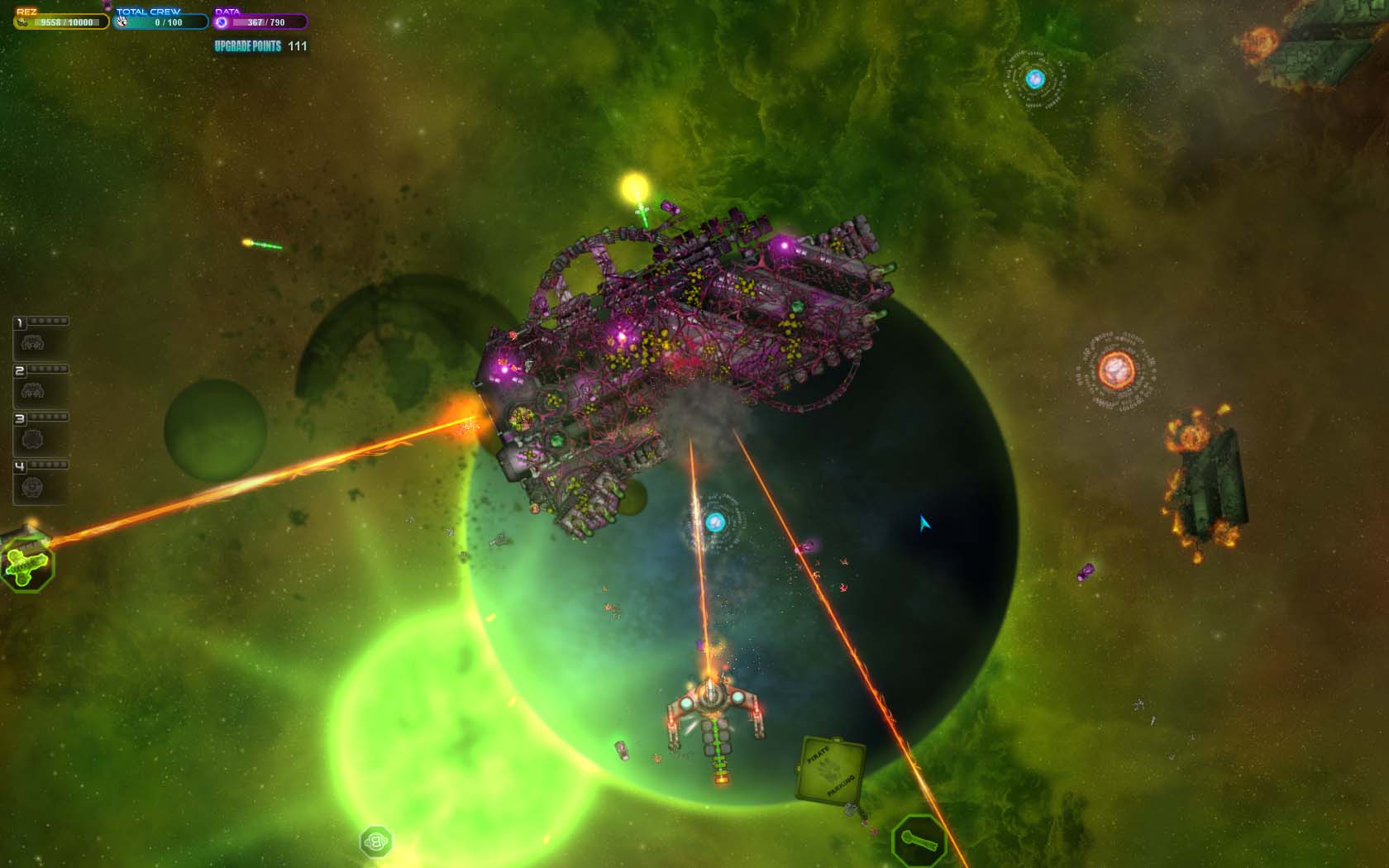Select the cyan data cube beacon mid-screen
The image size is (1389, 868).
coord(716,523)
